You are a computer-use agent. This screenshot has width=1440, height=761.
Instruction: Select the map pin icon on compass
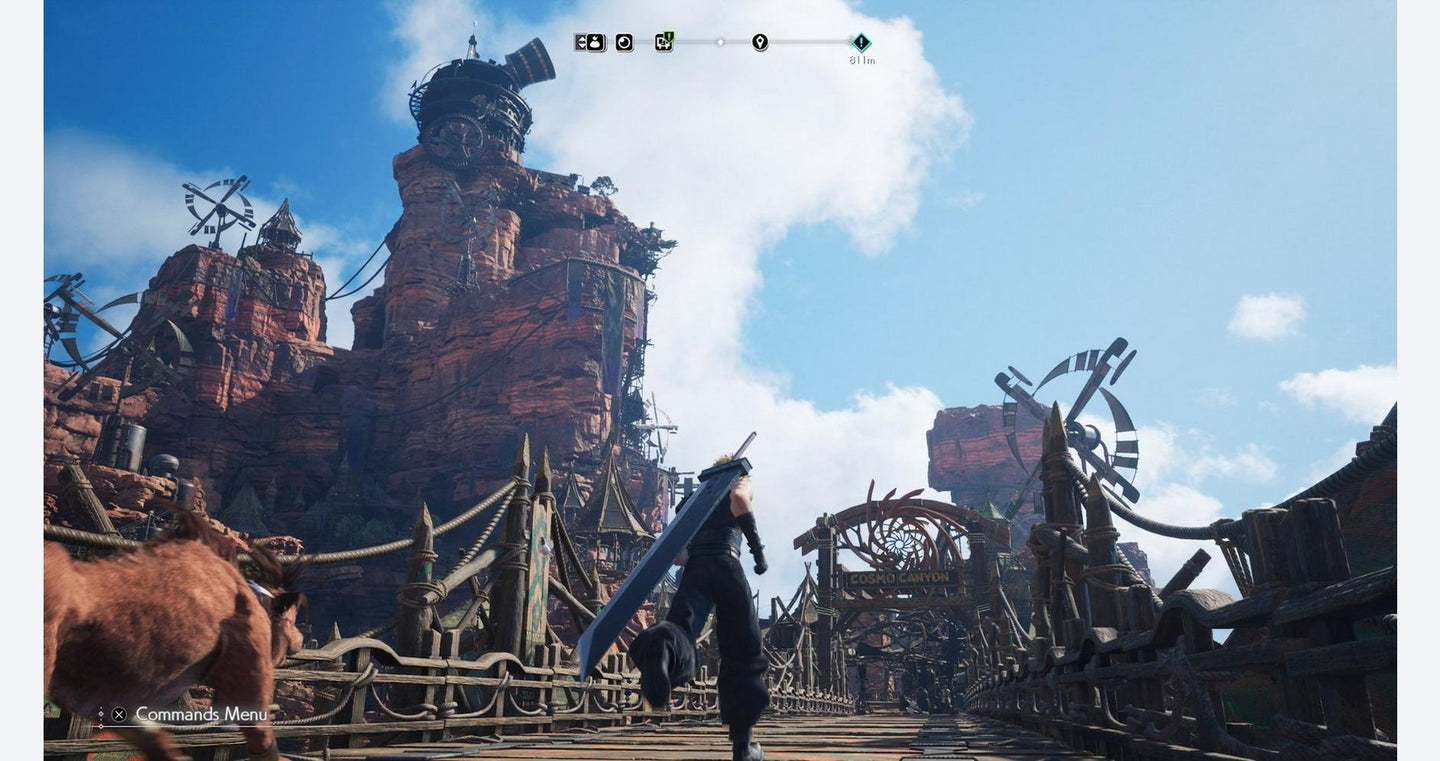[x=760, y=42]
